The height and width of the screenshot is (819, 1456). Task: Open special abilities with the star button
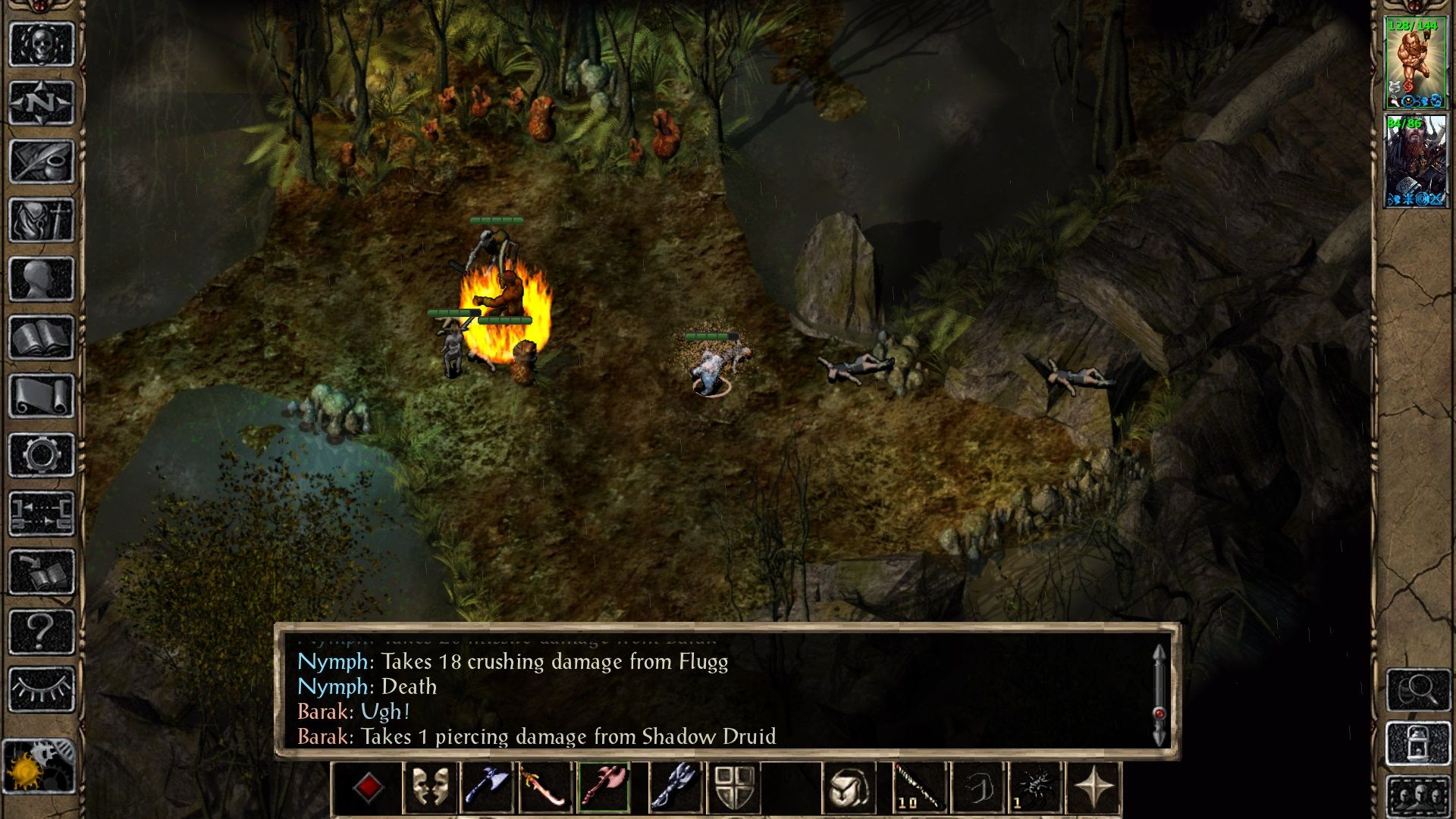click(x=1093, y=787)
